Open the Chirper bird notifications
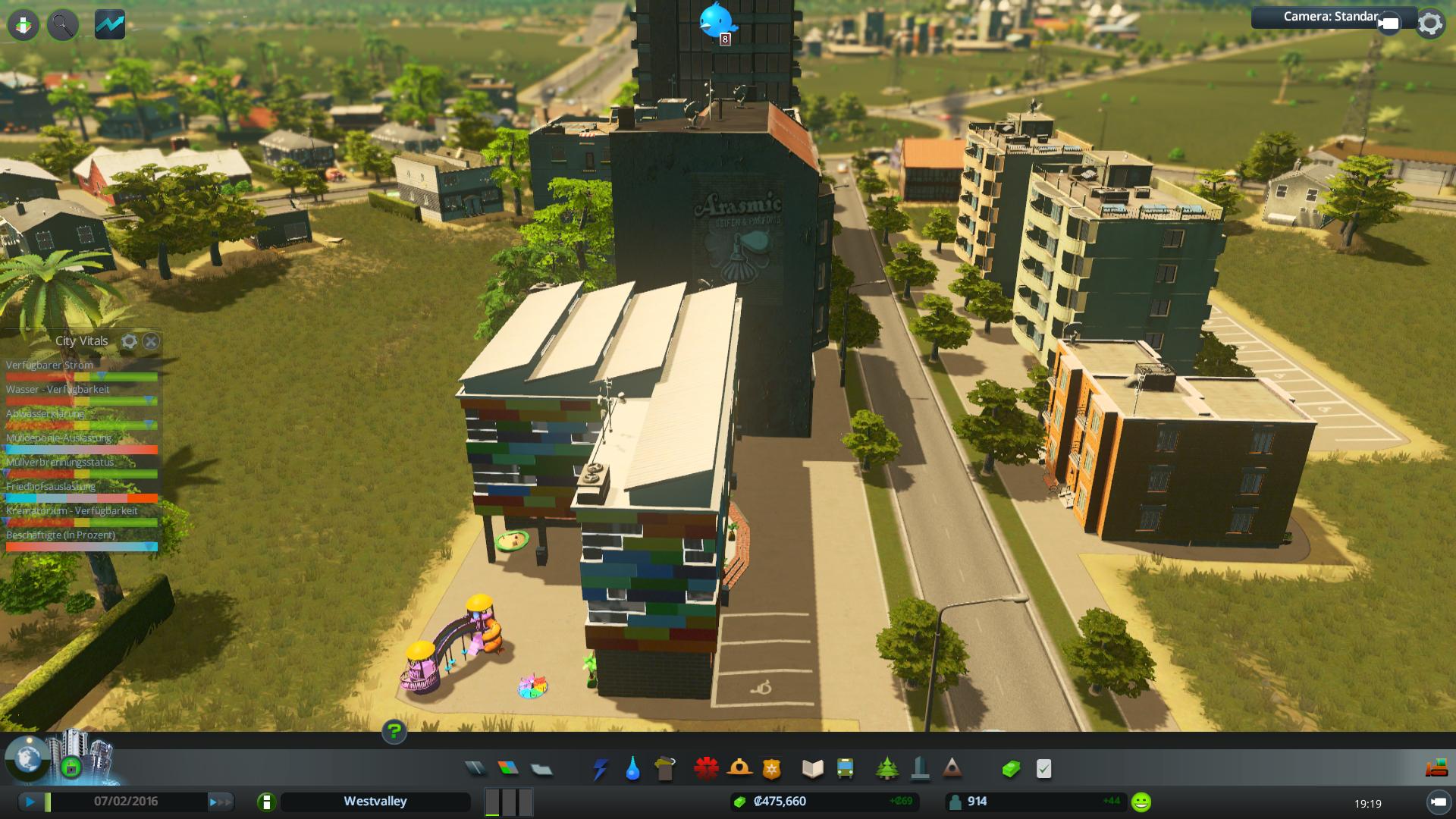The height and width of the screenshot is (819, 1456). (x=716, y=20)
